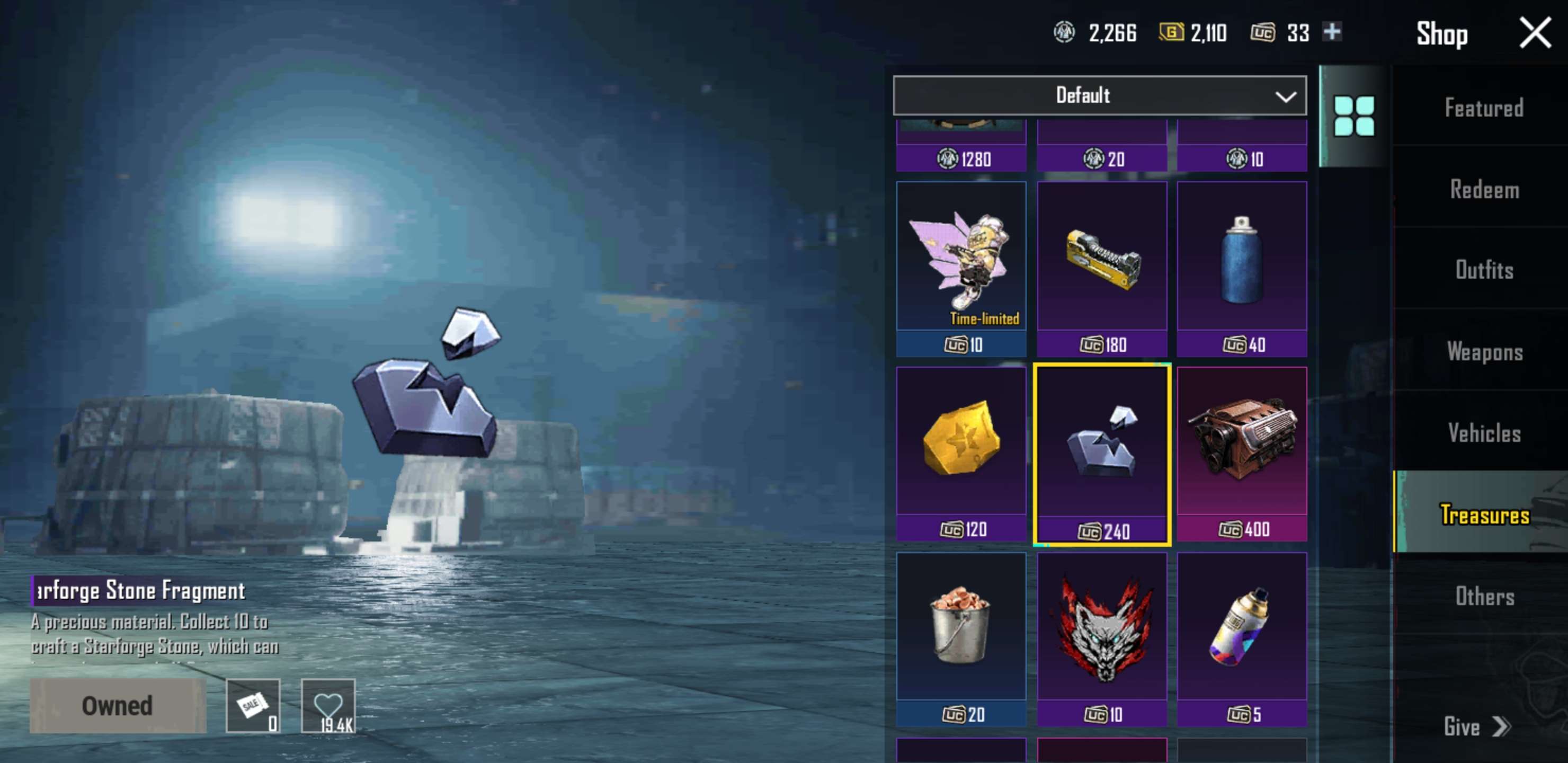
Task: Click the SALE voucher icon near Owned
Action: (254, 705)
